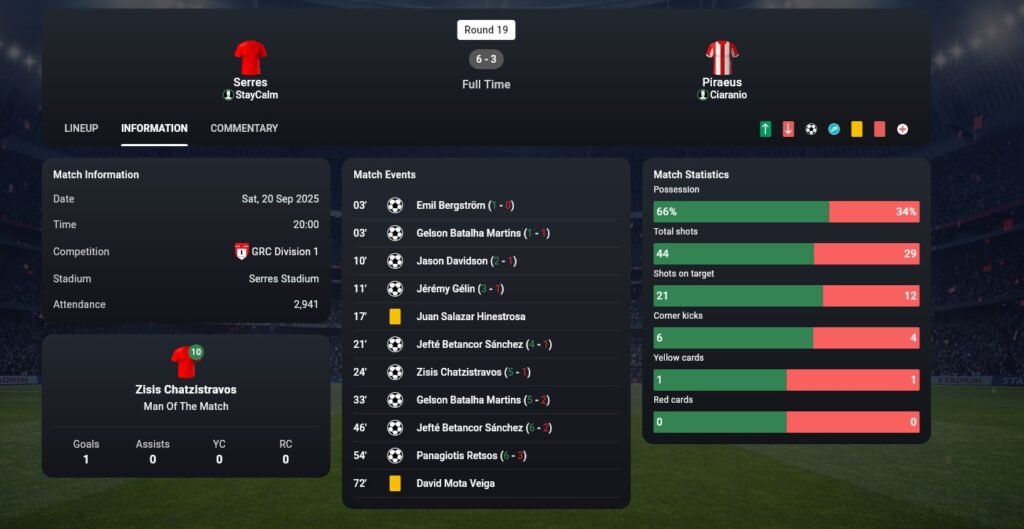Select the Information tab
This screenshot has height=529, width=1024.
(154, 128)
